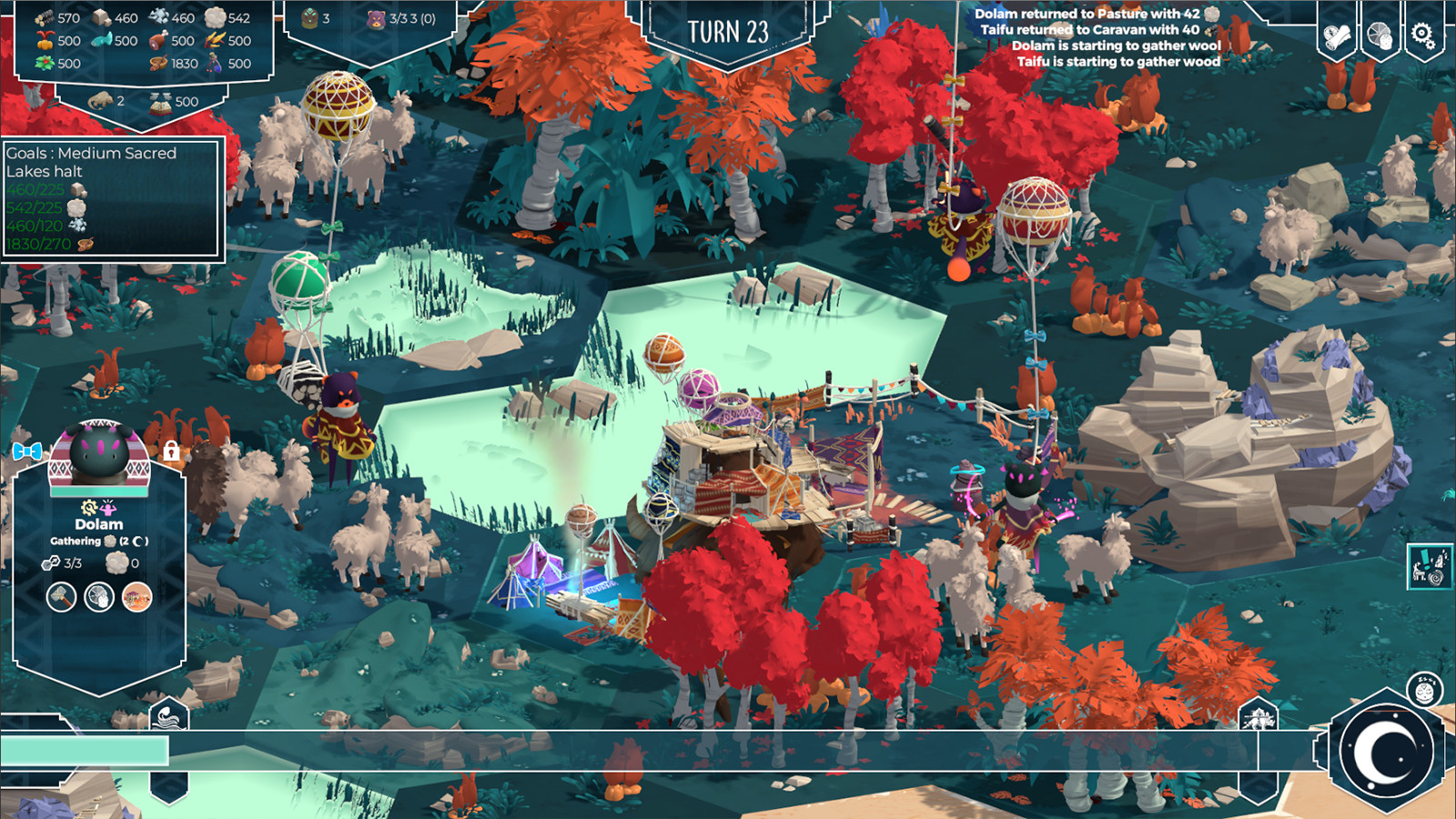Select the hammer tool action in Dolam's panel
The image size is (1456, 819).
(59, 598)
